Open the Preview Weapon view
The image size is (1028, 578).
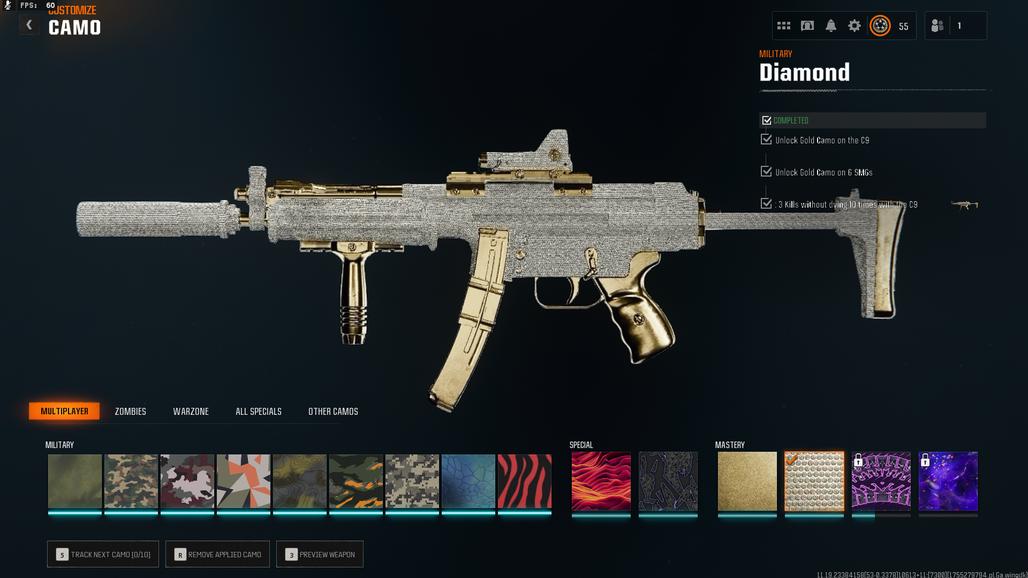pyautogui.click(x=320, y=554)
